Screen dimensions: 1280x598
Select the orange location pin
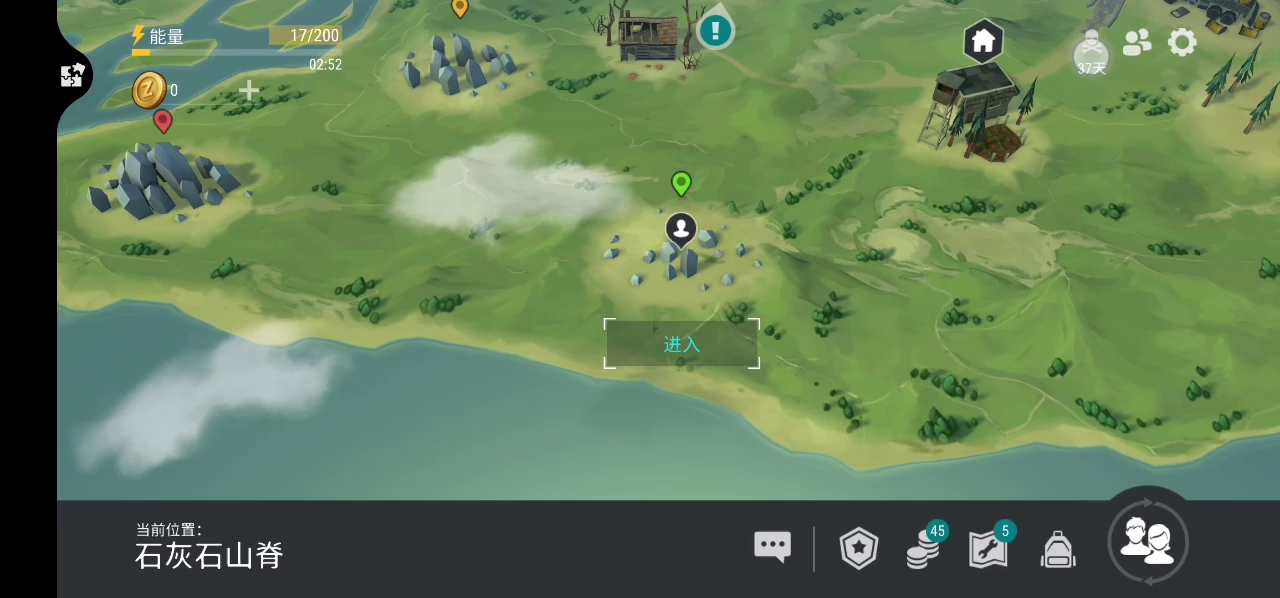coord(460,8)
